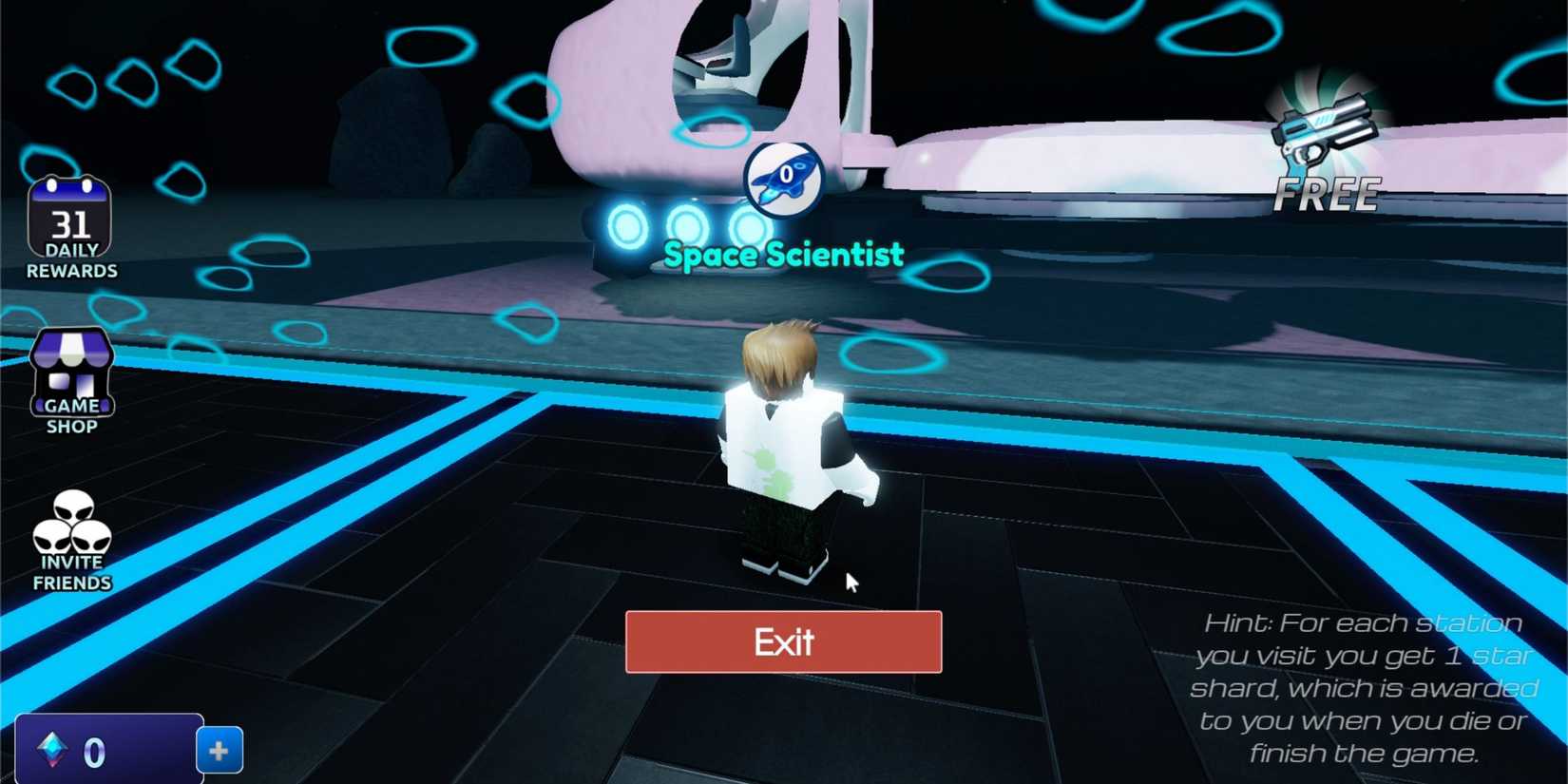Click the FREE text under the gun
The image size is (1568, 784).
[1329, 193]
